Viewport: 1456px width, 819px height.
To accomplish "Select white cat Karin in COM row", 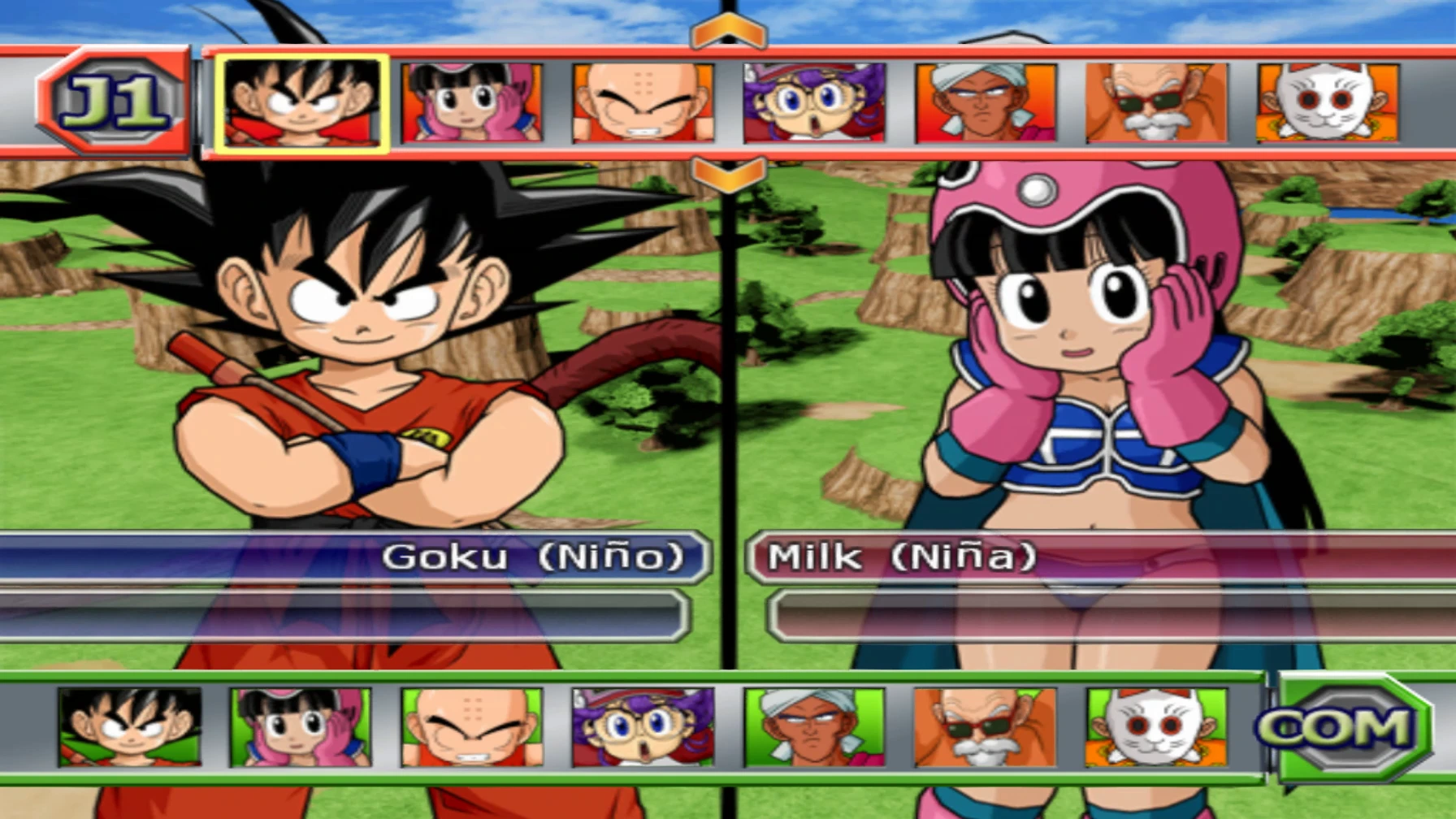I will [x=1156, y=727].
